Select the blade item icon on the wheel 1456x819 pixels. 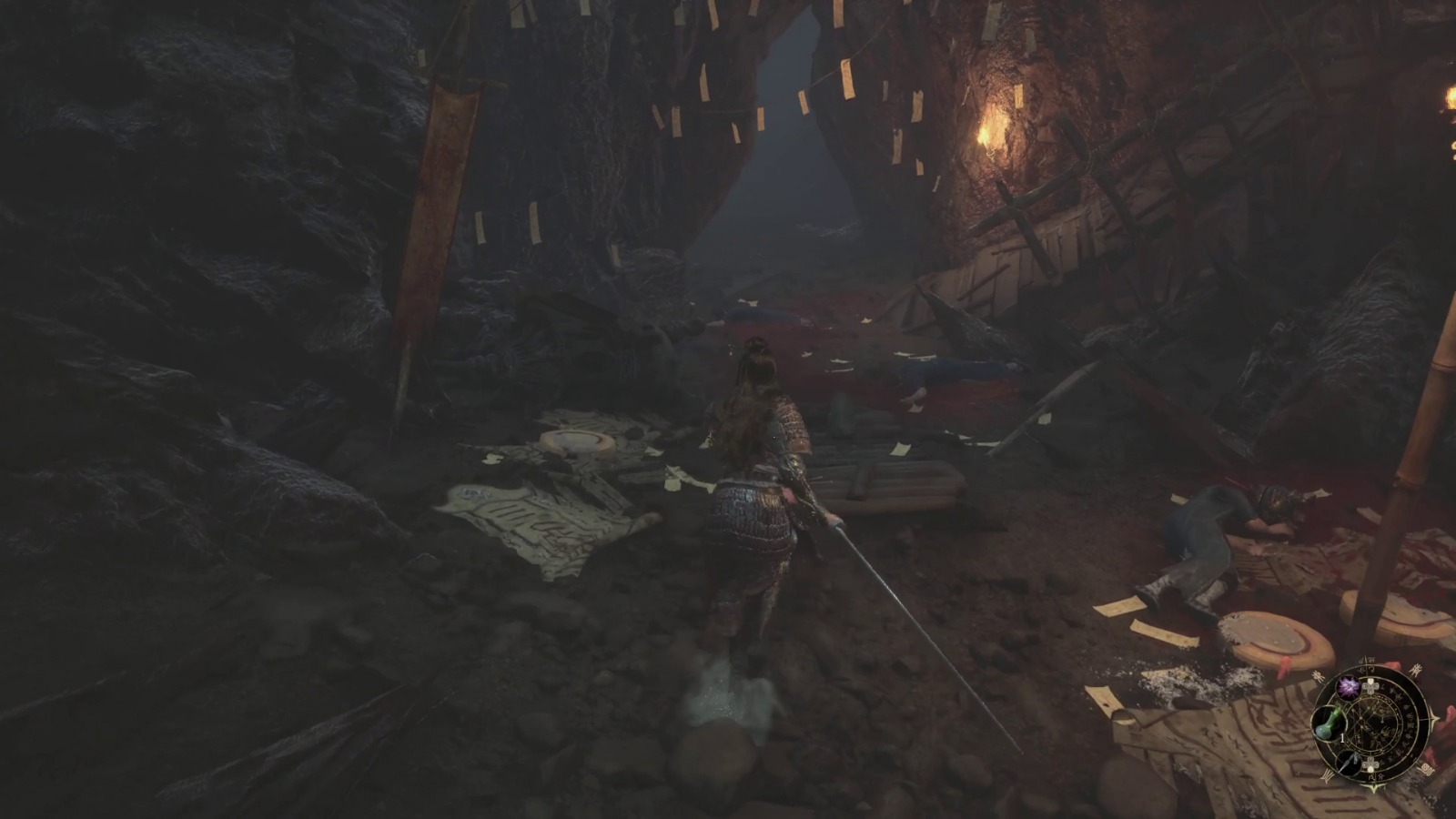[1350, 763]
